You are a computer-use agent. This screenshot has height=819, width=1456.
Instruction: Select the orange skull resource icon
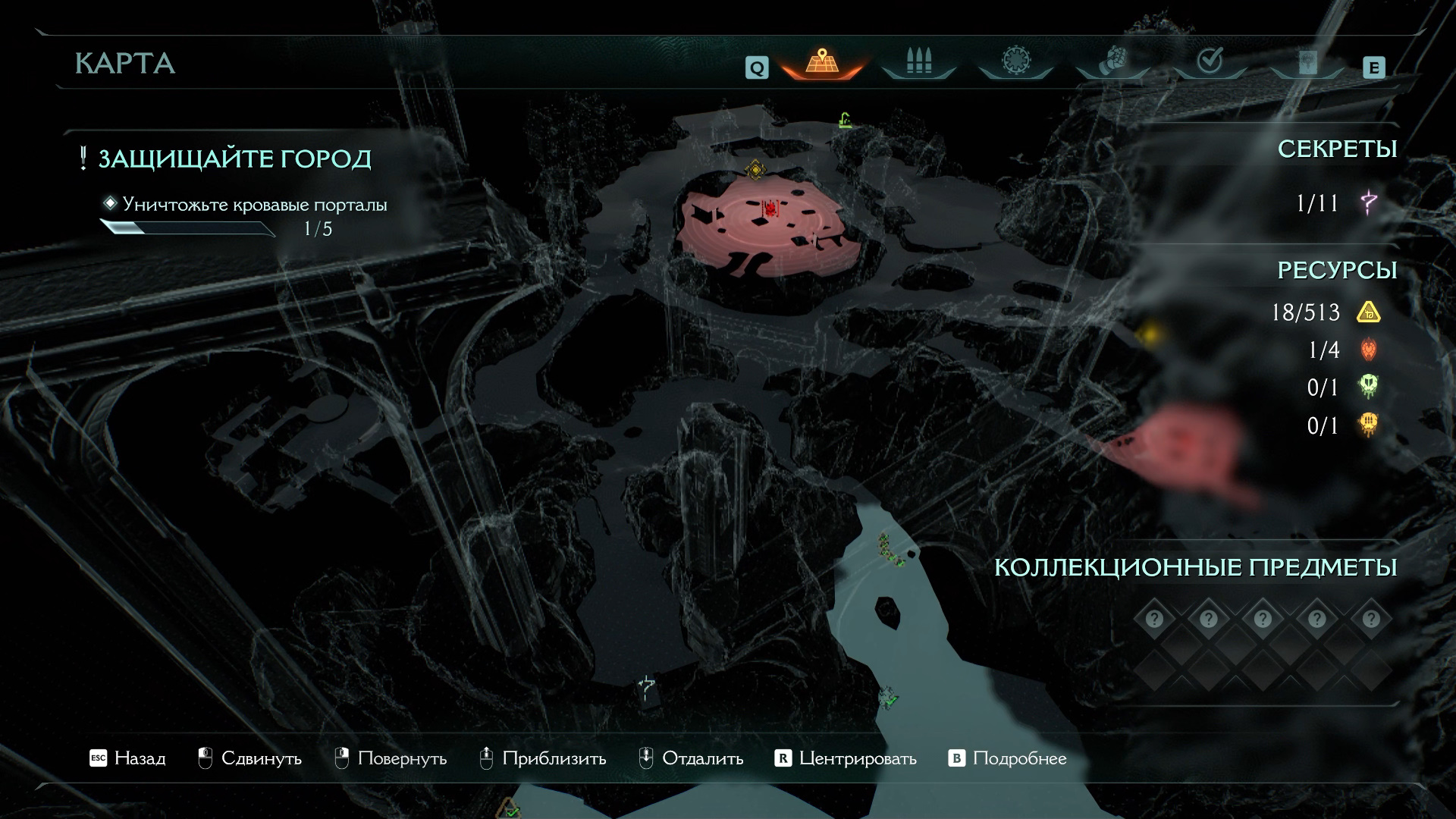[x=1369, y=425]
